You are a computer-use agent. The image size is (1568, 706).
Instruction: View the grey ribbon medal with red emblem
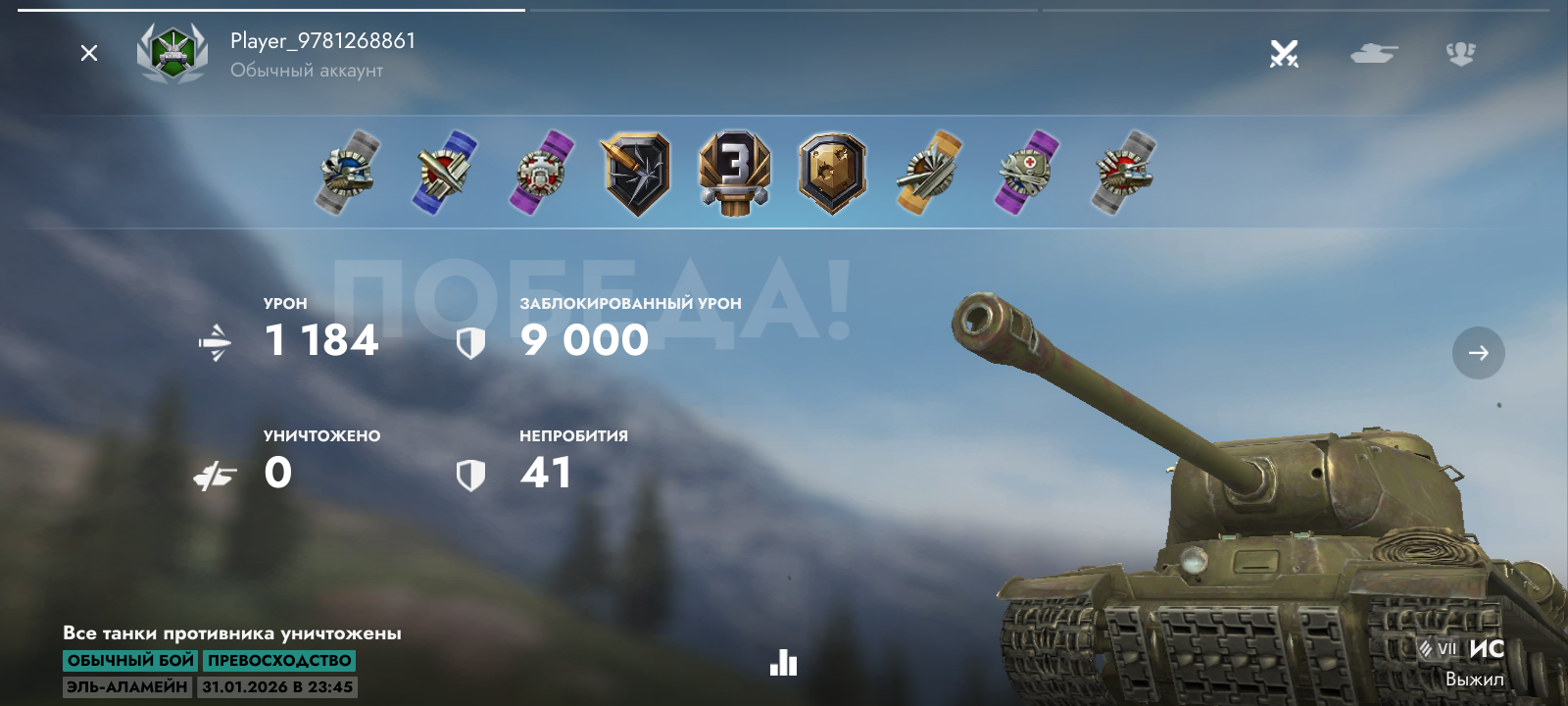[x=1123, y=173]
